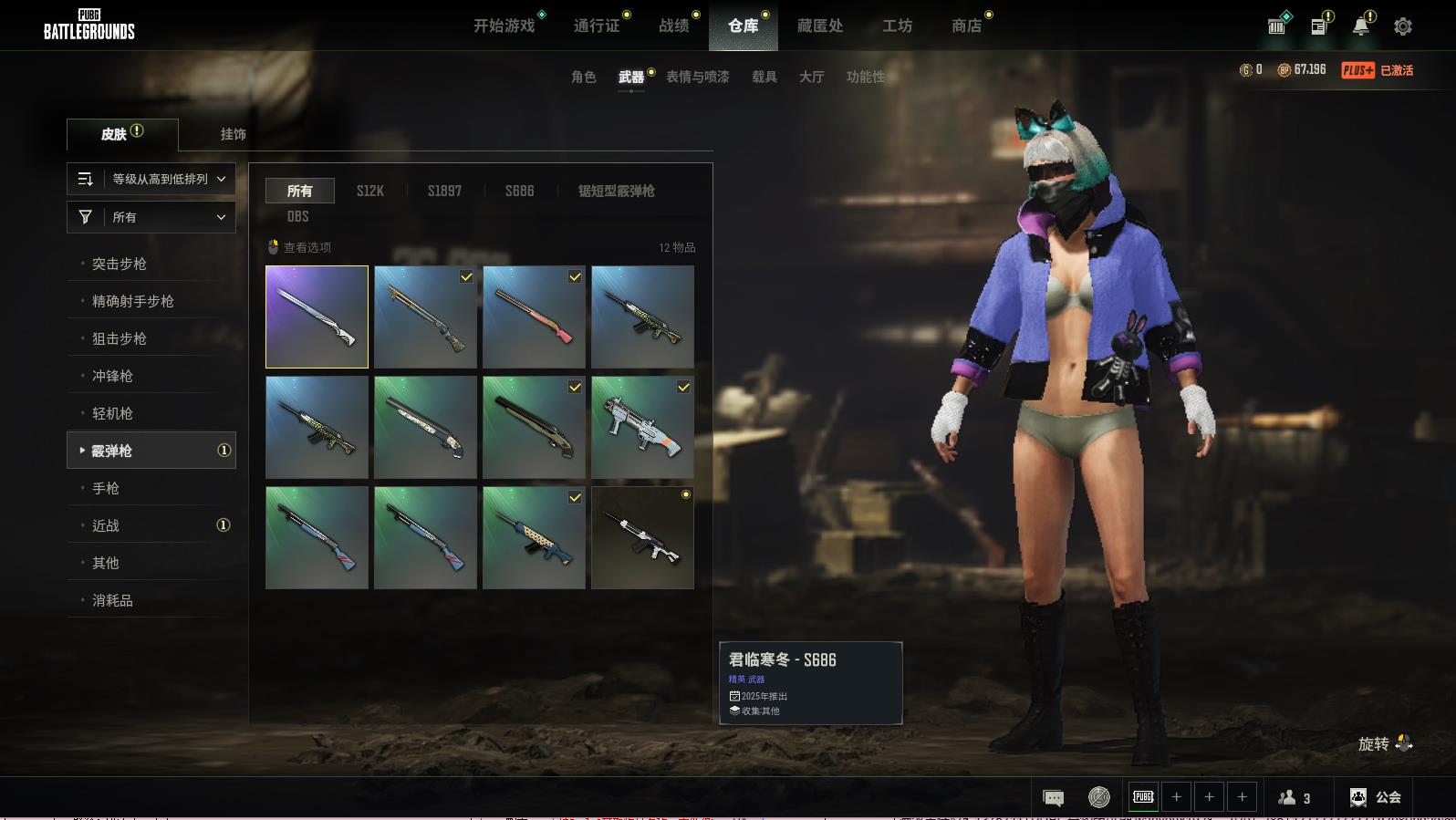
Task: Open the chat bubble icon
Action: (x=1053, y=798)
